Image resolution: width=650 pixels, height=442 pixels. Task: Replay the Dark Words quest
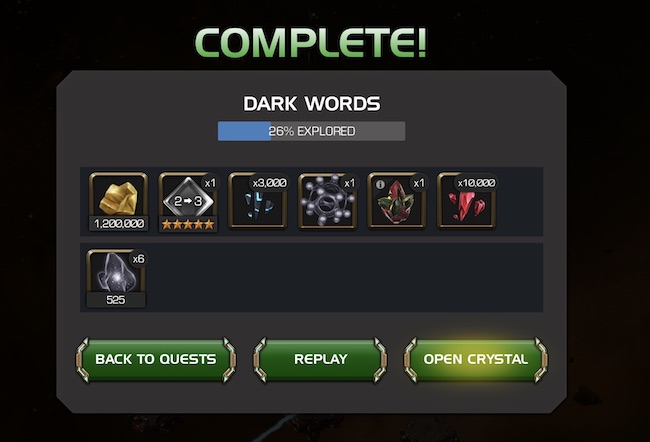pyautogui.click(x=320, y=359)
